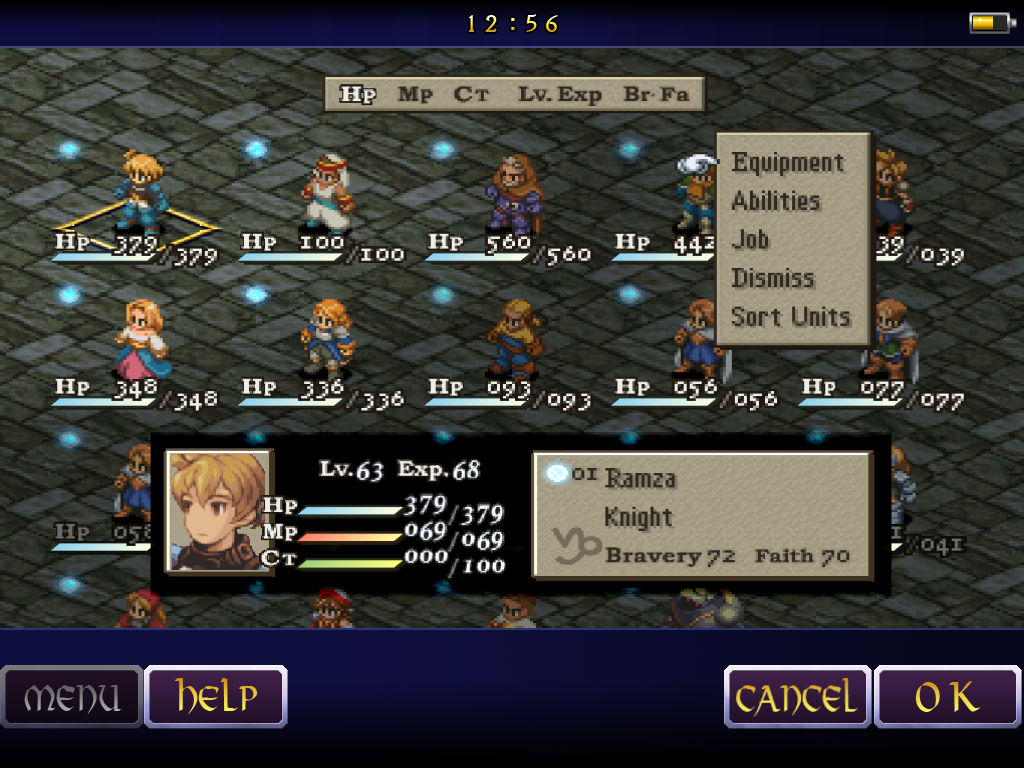Select Sort Units option
The width and height of the screenshot is (1024, 768).
coord(791,317)
